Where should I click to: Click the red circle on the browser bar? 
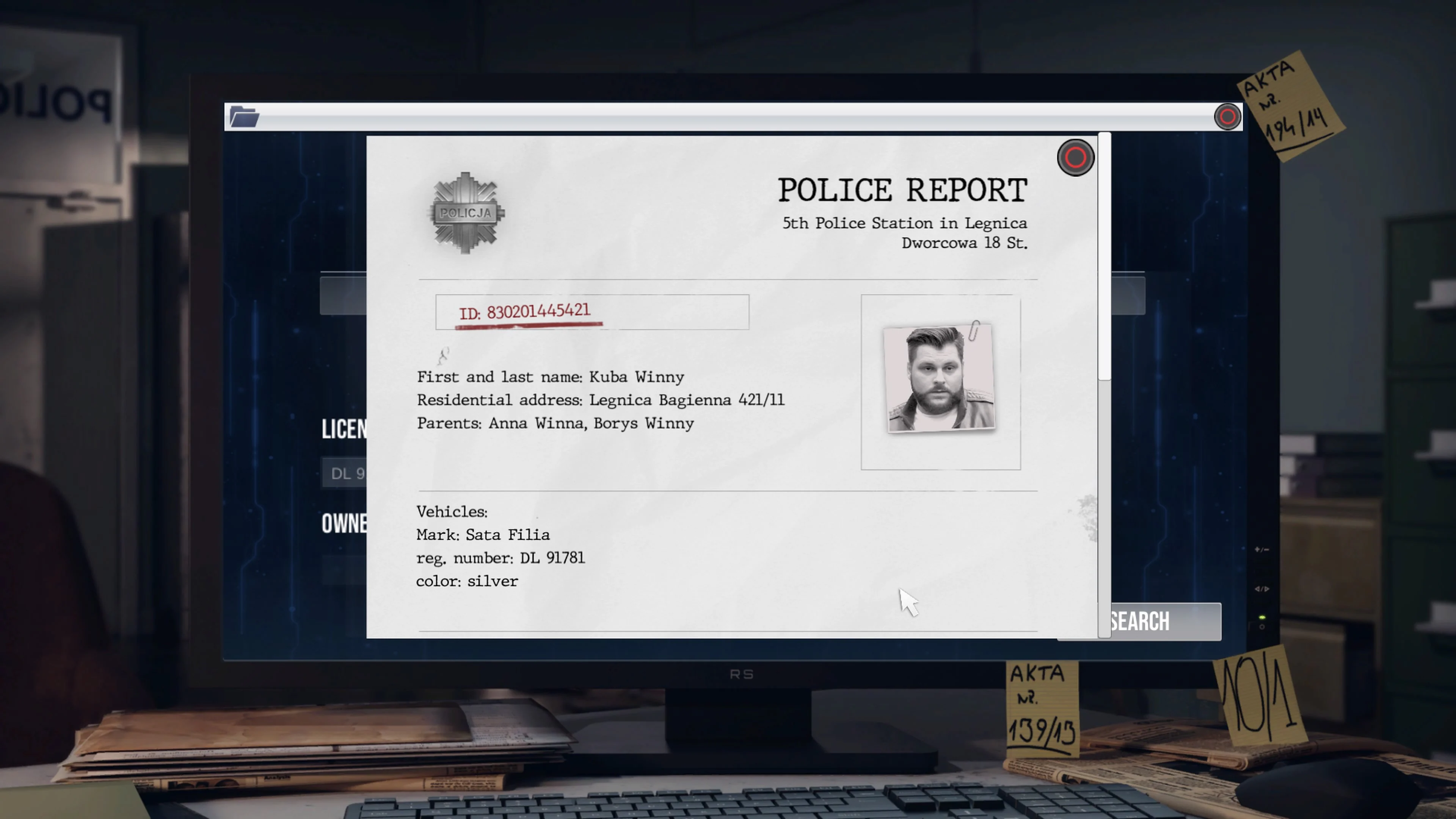[x=1227, y=116]
